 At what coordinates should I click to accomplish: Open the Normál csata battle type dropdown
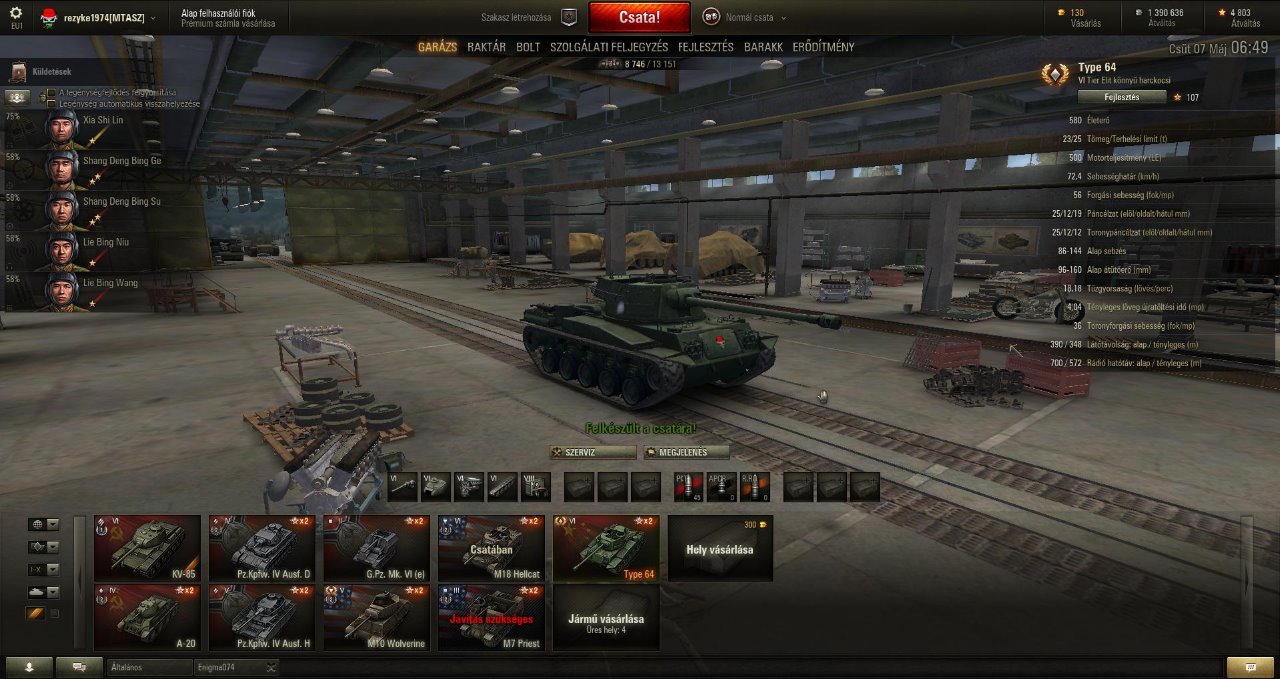click(x=745, y=17)
